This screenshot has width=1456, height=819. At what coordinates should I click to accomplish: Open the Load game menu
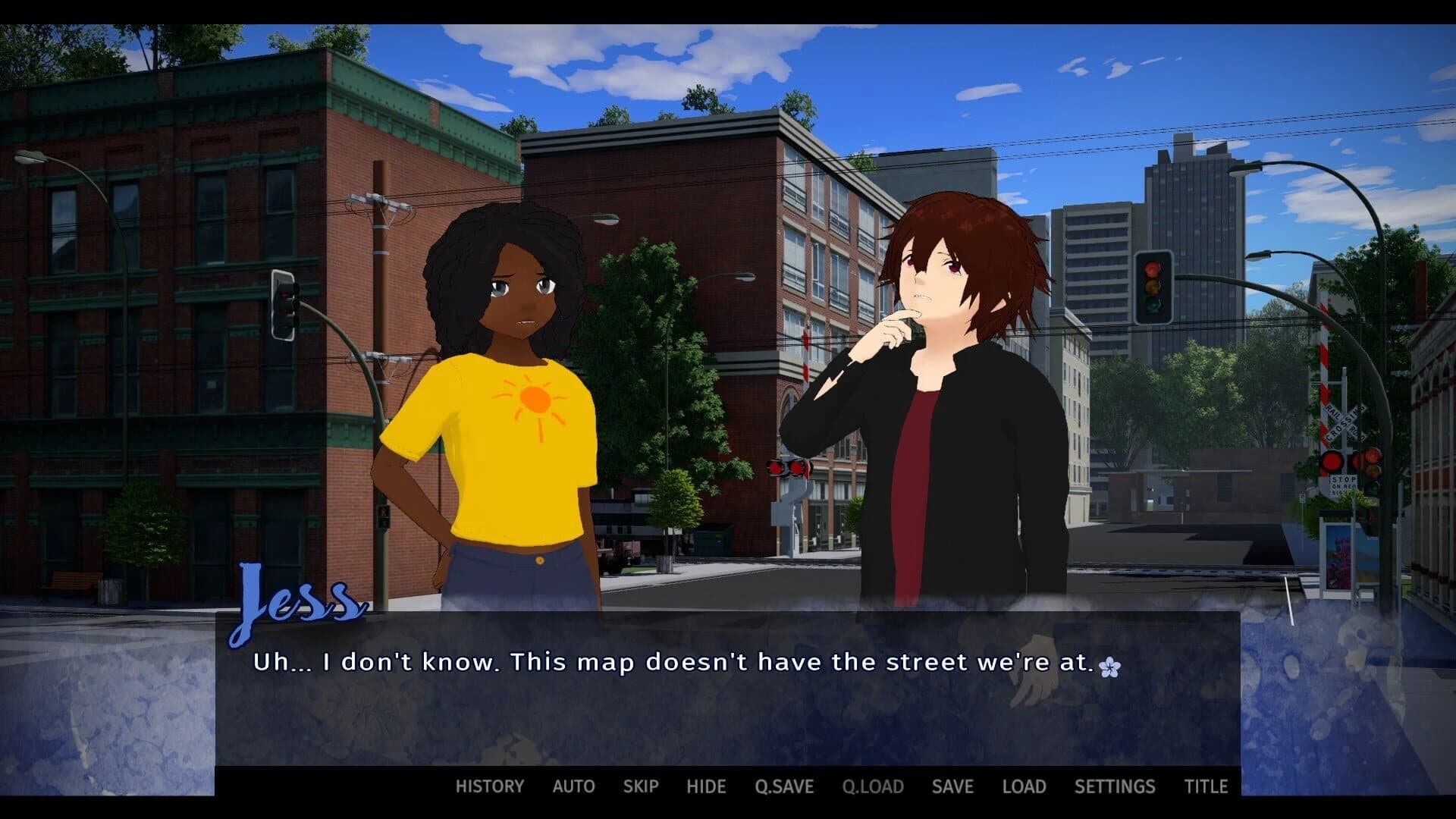[x=1024, y=786]
